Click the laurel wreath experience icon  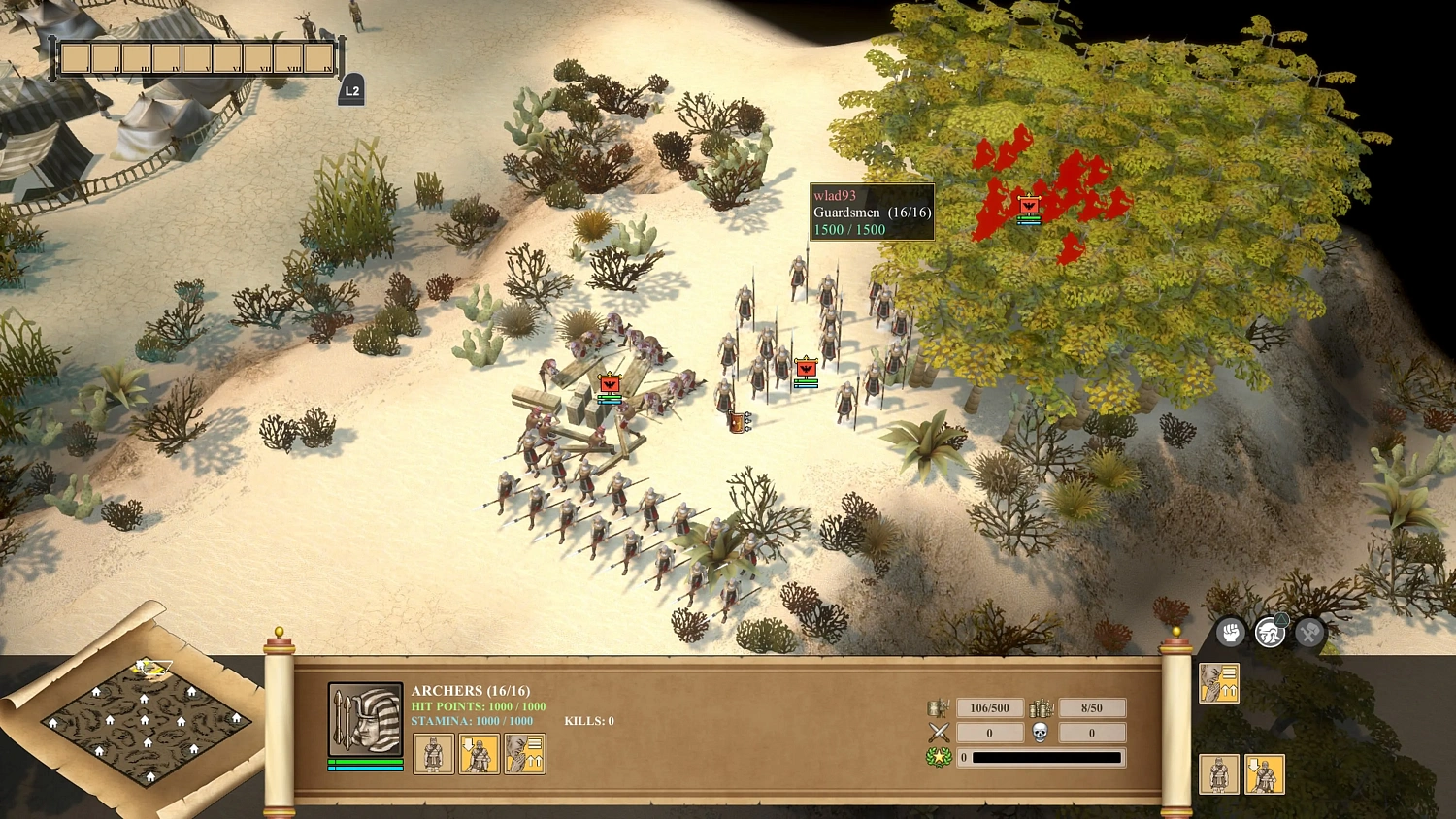938,757
